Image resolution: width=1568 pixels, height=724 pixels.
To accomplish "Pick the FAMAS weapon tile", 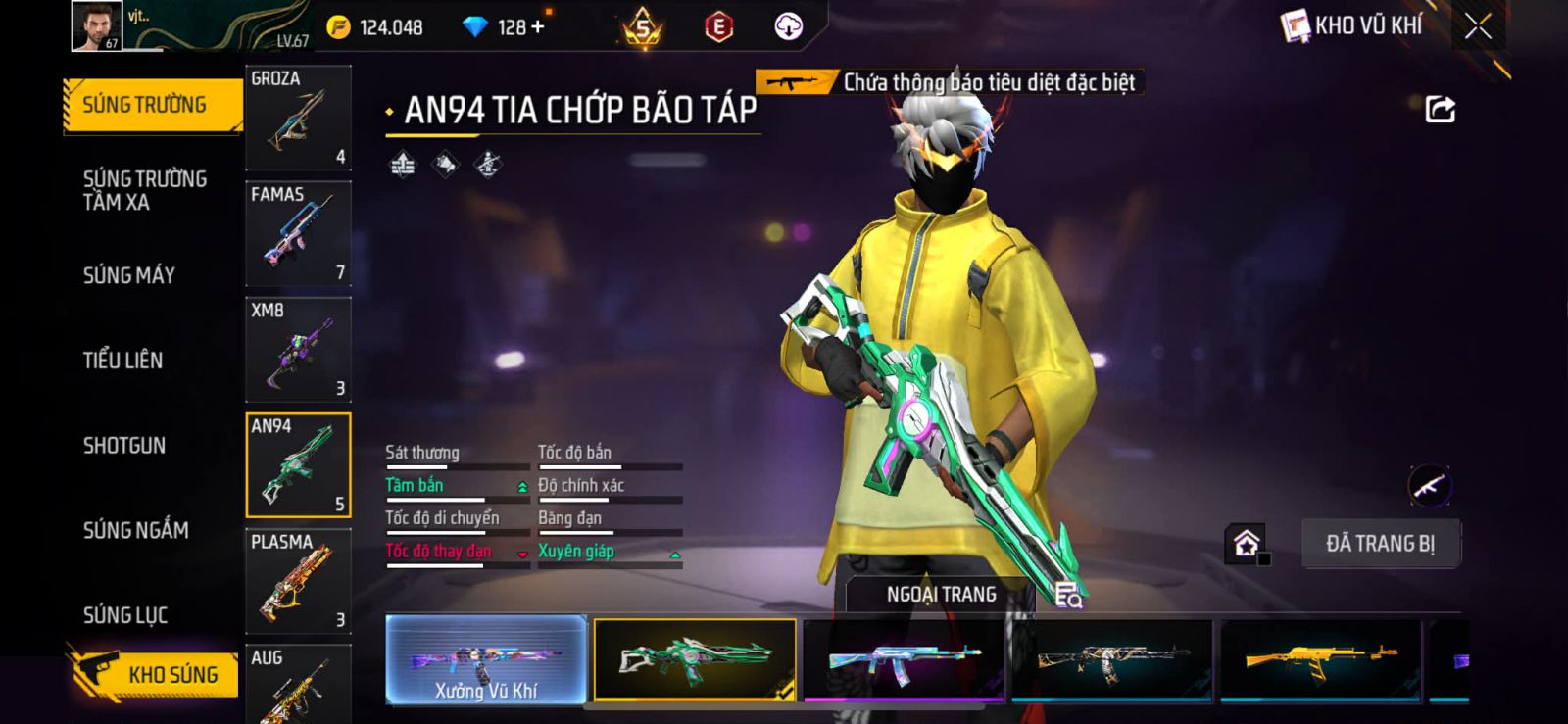I will tap(298, 233).
